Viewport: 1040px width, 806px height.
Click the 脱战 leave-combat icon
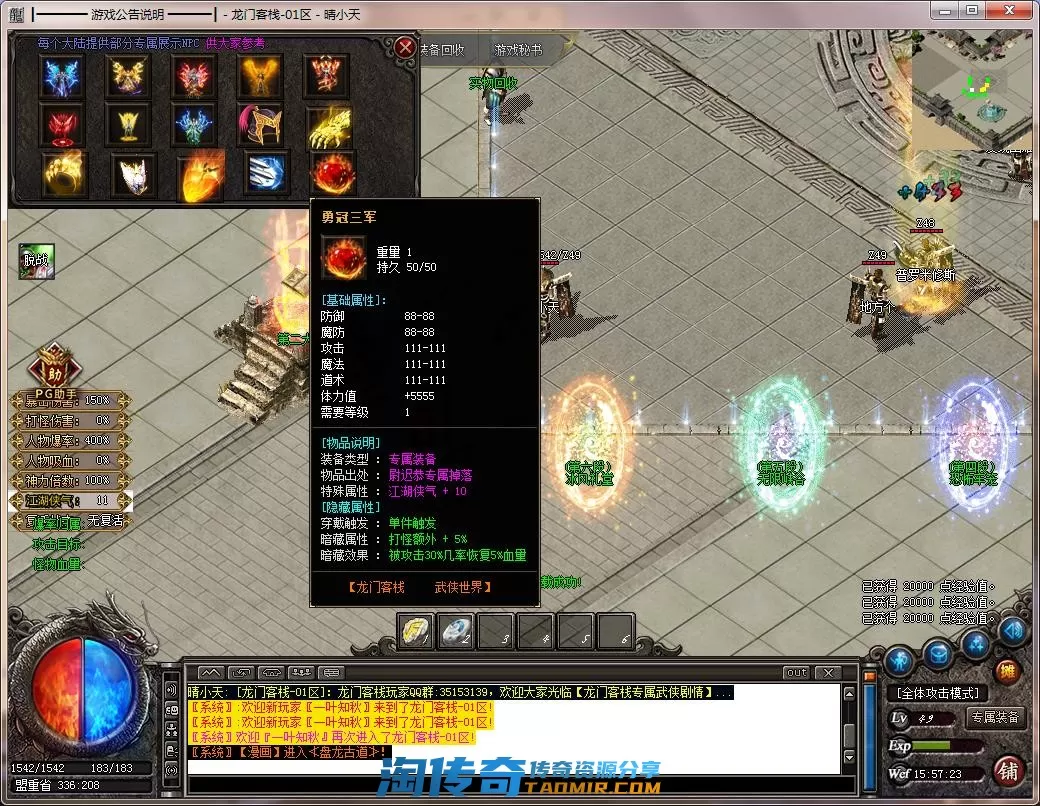coord(37,261)
